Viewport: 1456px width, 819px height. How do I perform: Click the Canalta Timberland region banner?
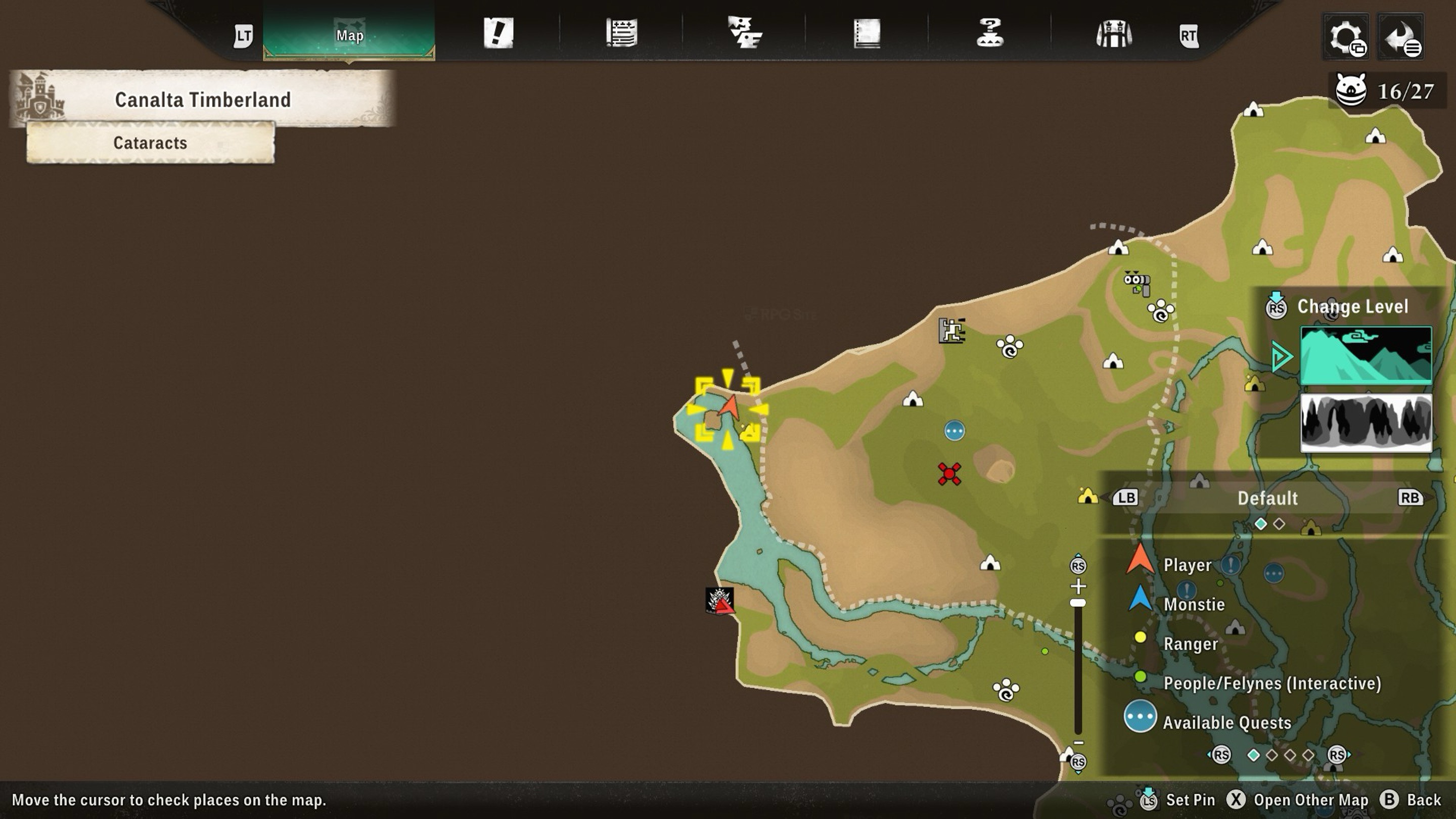(202, 100)
